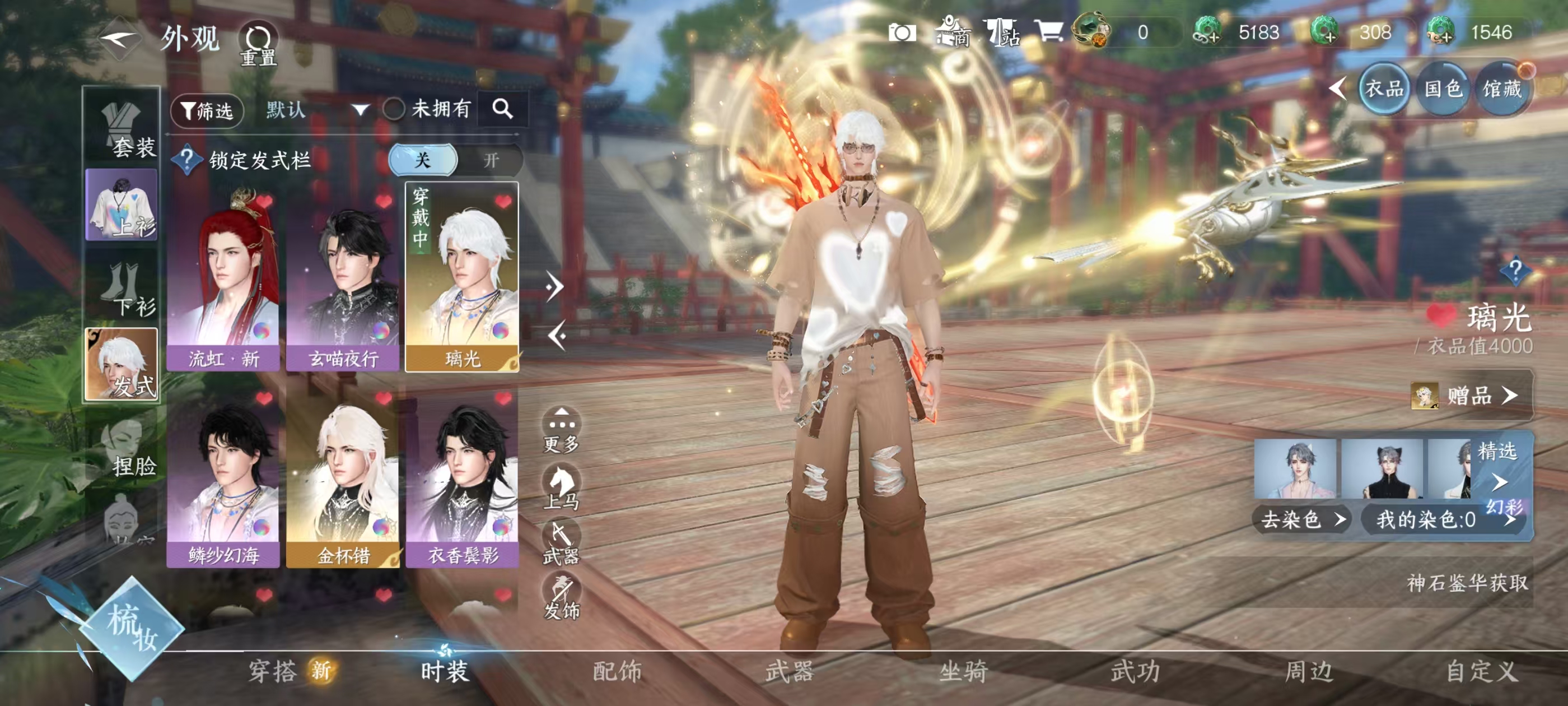Reset appearance with the 重置 button
1568x706 pixels.
click(x=258, y=44)
